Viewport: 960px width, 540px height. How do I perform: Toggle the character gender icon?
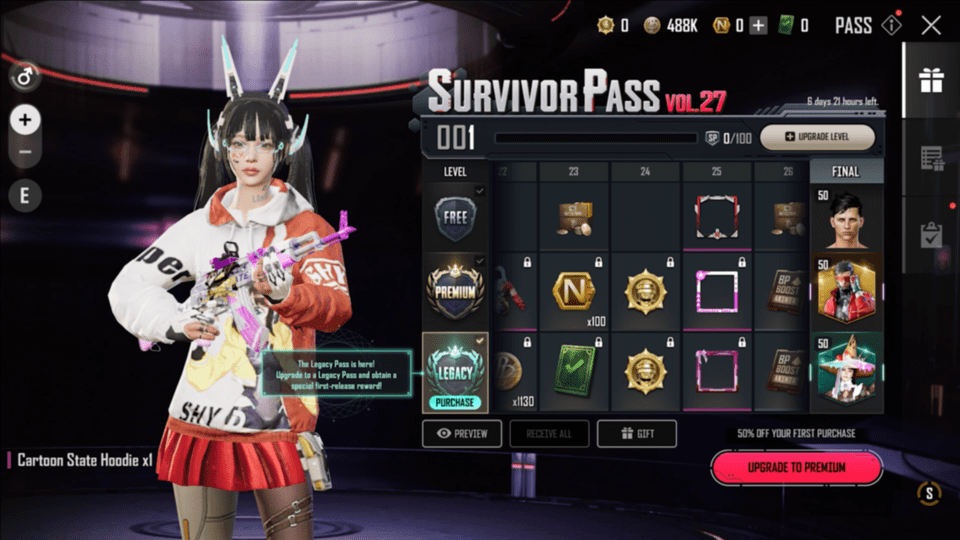pyautogui.click(x=25, y=76)
